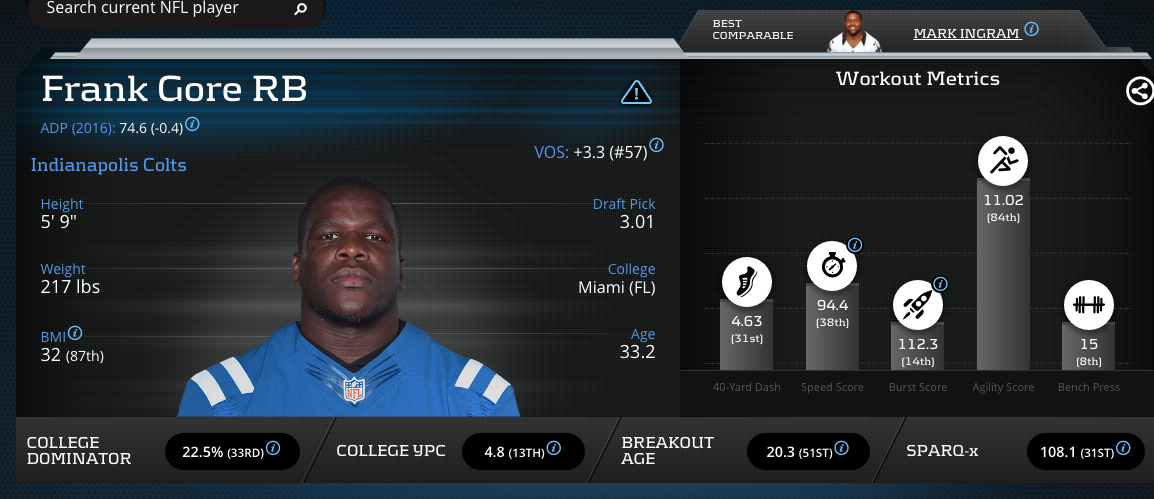Click the Burst Score info icon
1154x499 pixels.
click(x=940, y=283)
